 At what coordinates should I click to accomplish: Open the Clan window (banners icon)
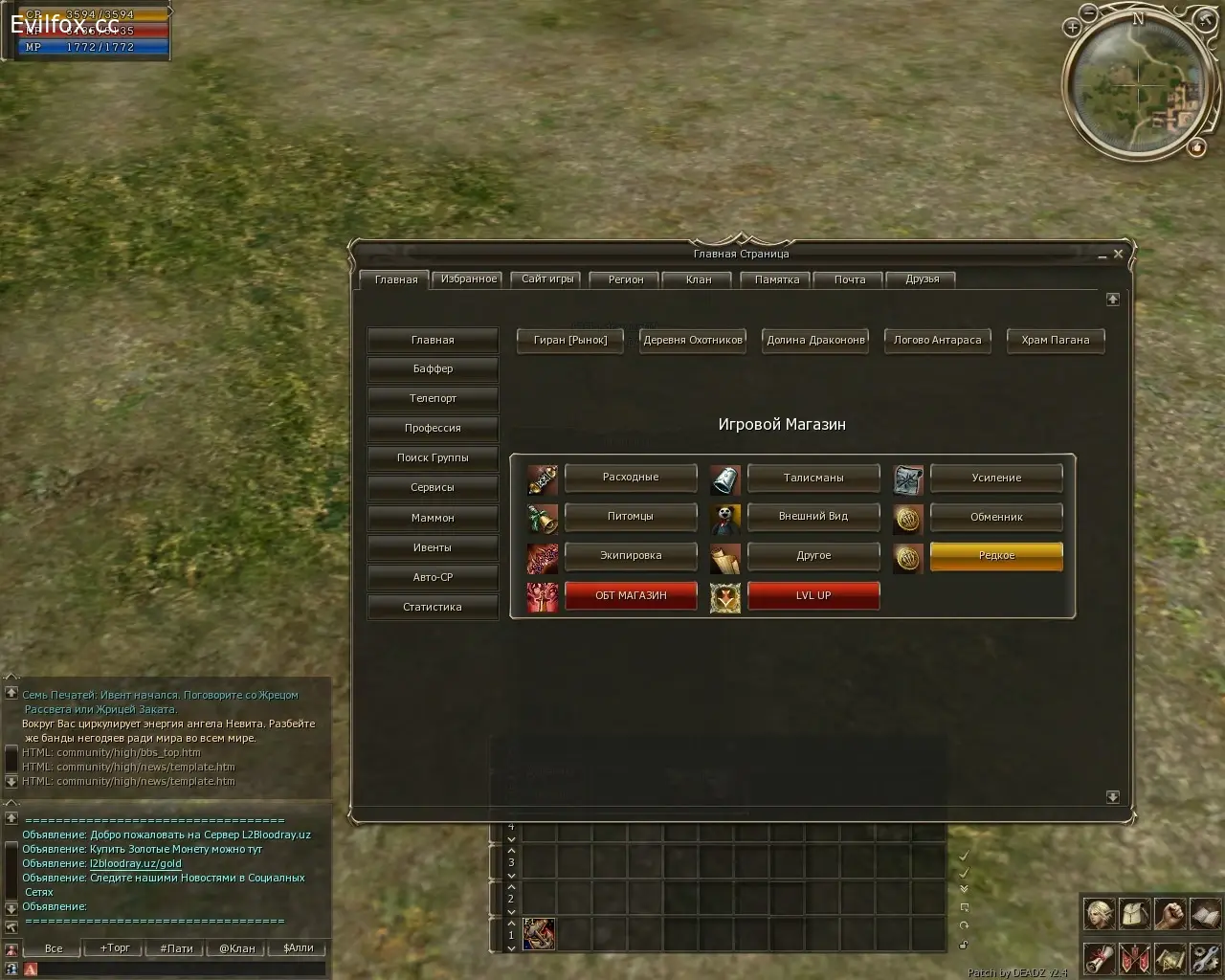tap(1134, 958)
